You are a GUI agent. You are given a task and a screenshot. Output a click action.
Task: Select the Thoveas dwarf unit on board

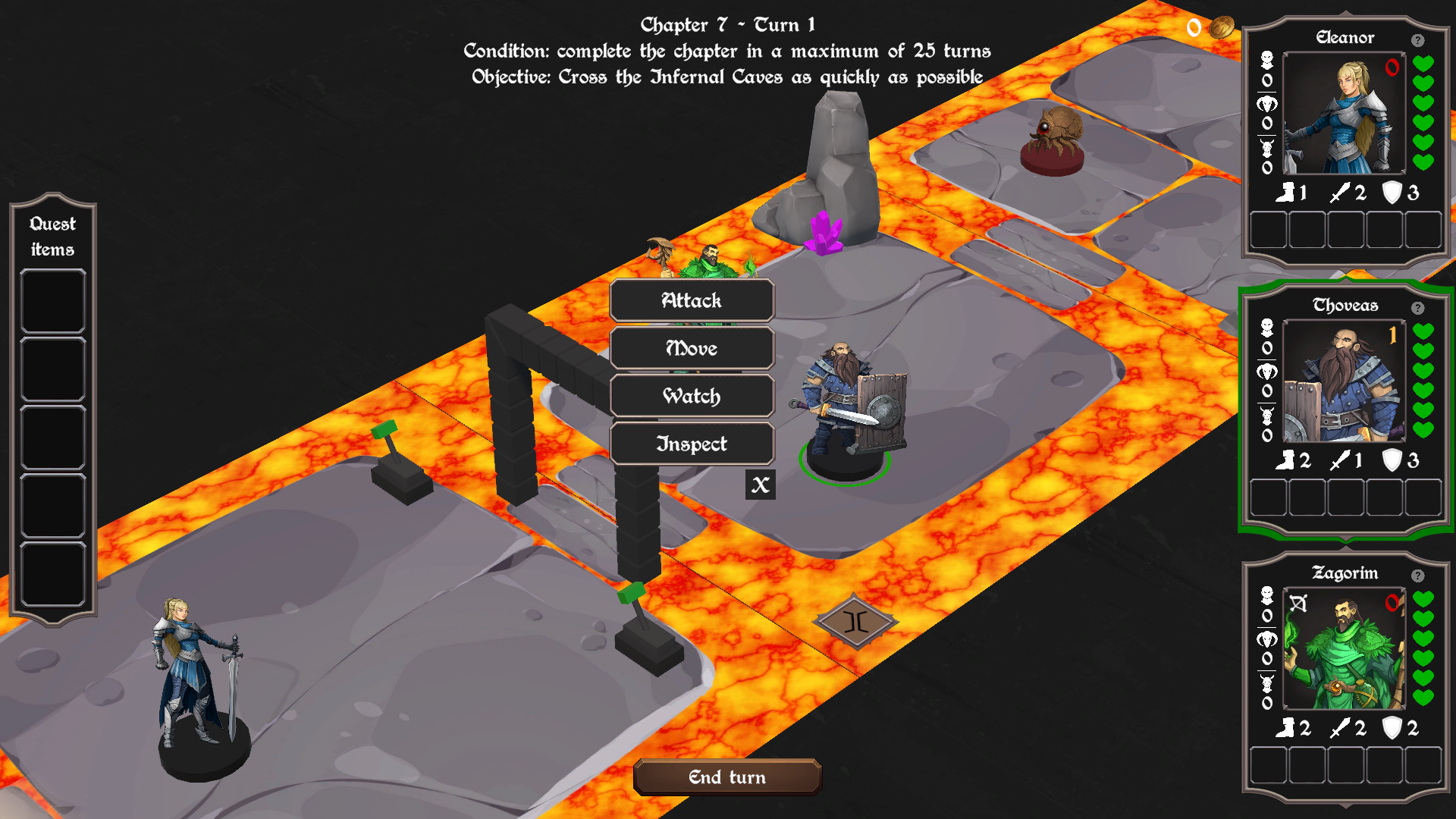[849, 409]
